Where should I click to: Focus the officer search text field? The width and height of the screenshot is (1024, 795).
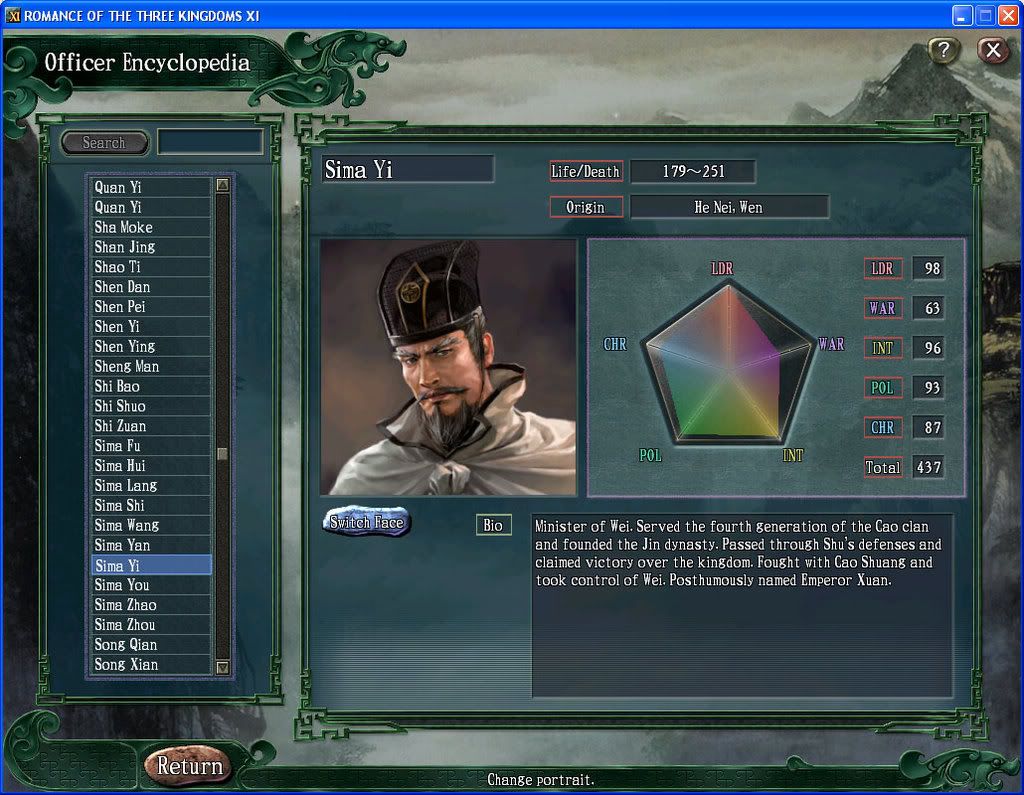coord(210,142)
